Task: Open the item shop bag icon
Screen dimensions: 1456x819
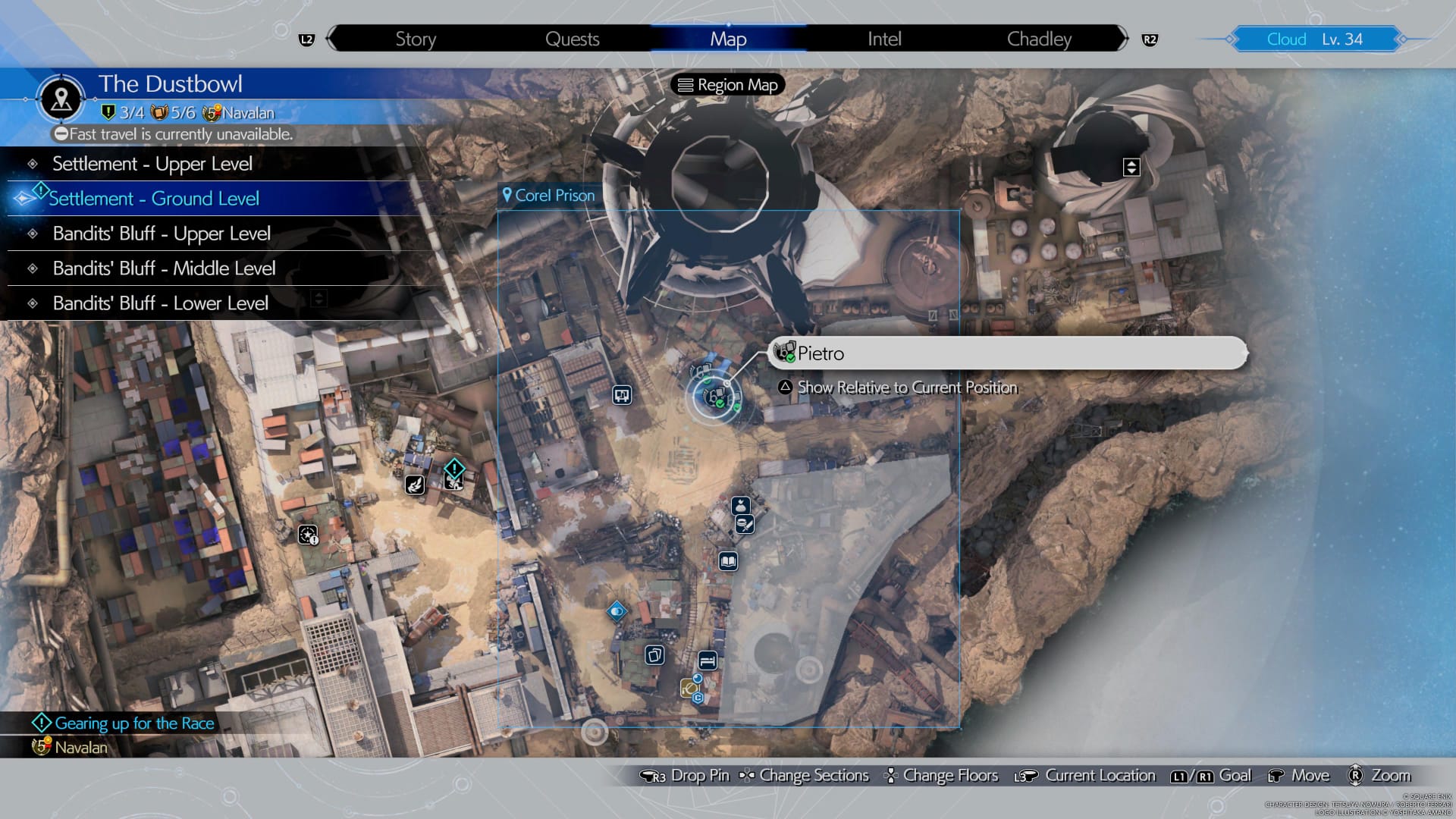Action: (x=740, y=506)
